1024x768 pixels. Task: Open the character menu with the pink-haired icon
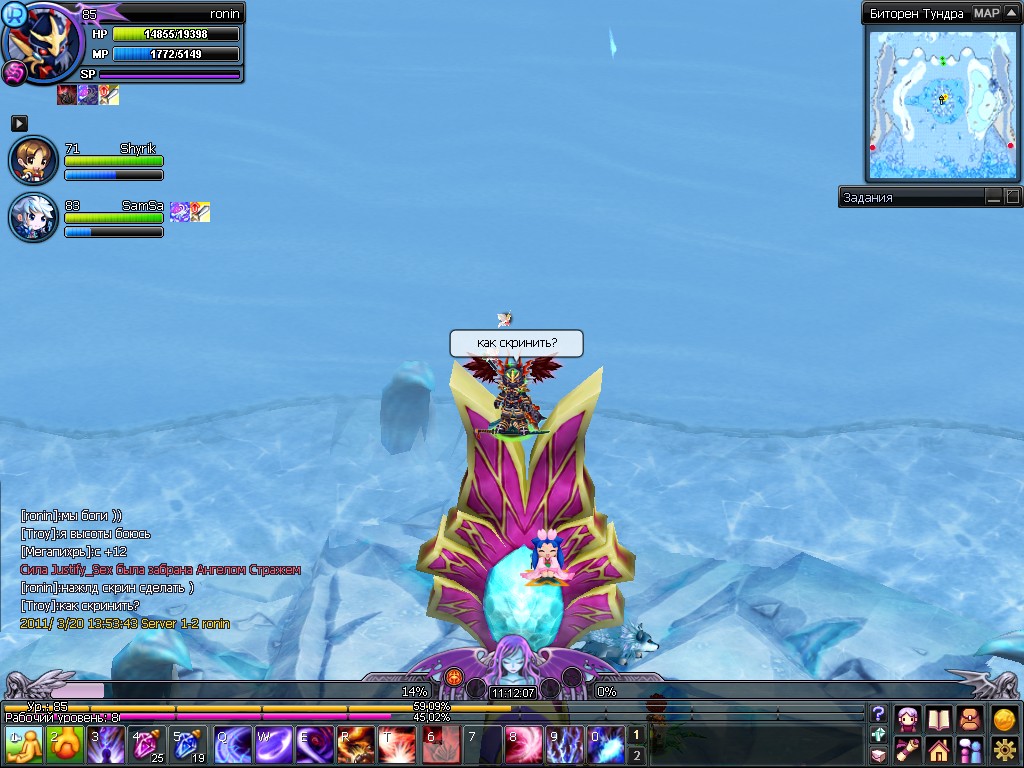click(x=908, y=718)
